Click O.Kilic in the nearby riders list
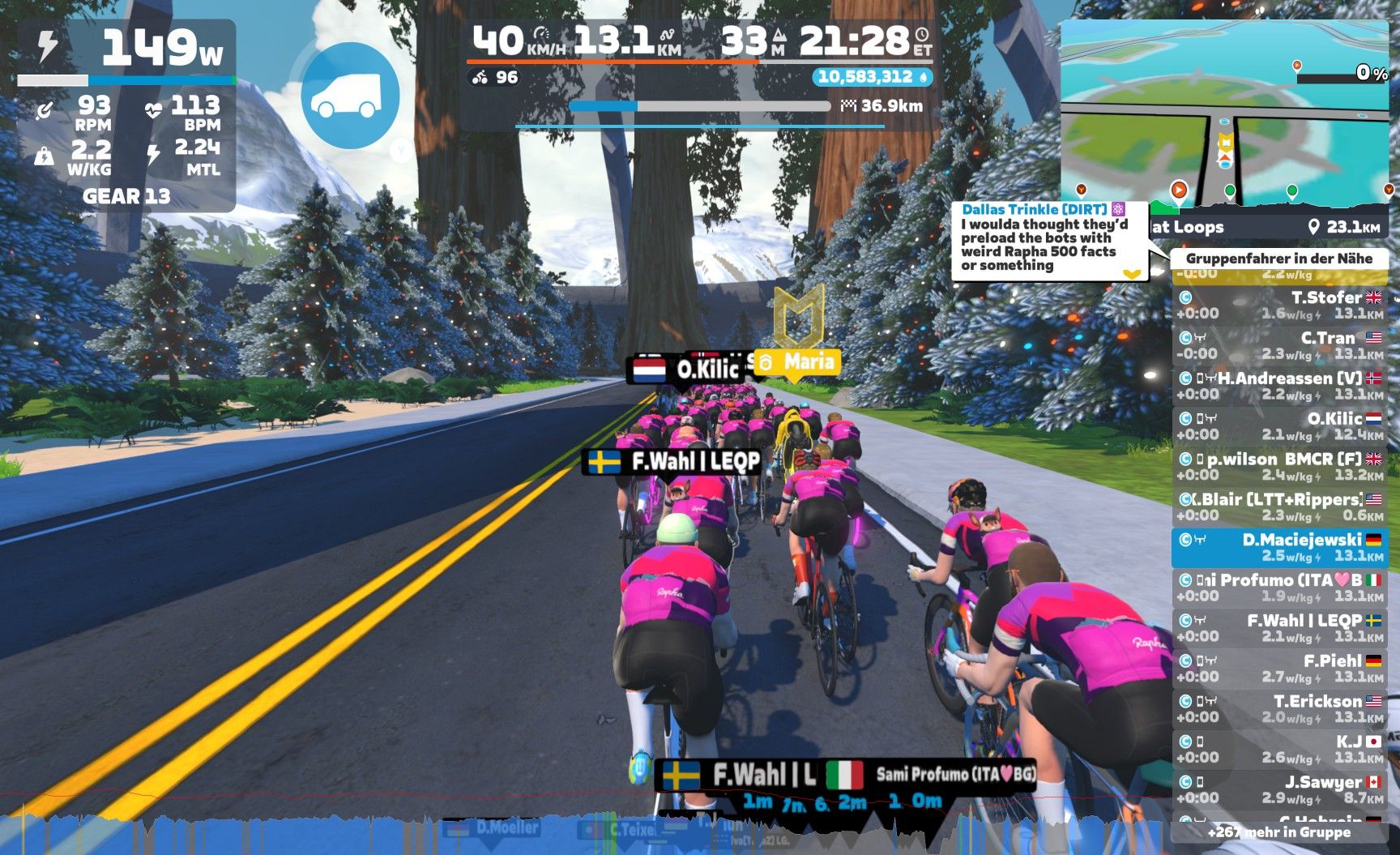This screenshot has width=1400, height=855. click(x=1280, y=426)
